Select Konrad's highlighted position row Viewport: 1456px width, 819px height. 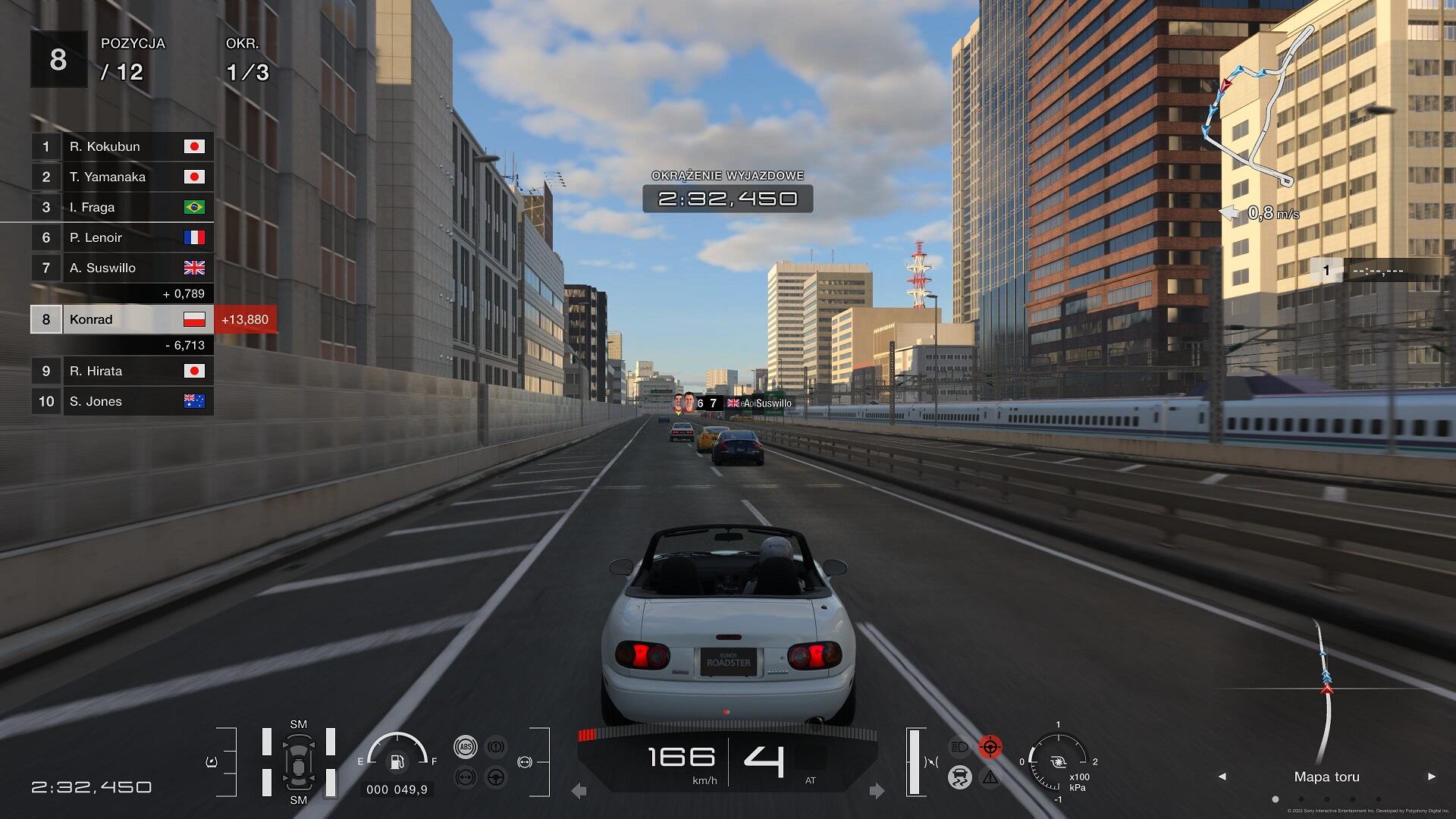pyautogui.click(x=121, y=319)
